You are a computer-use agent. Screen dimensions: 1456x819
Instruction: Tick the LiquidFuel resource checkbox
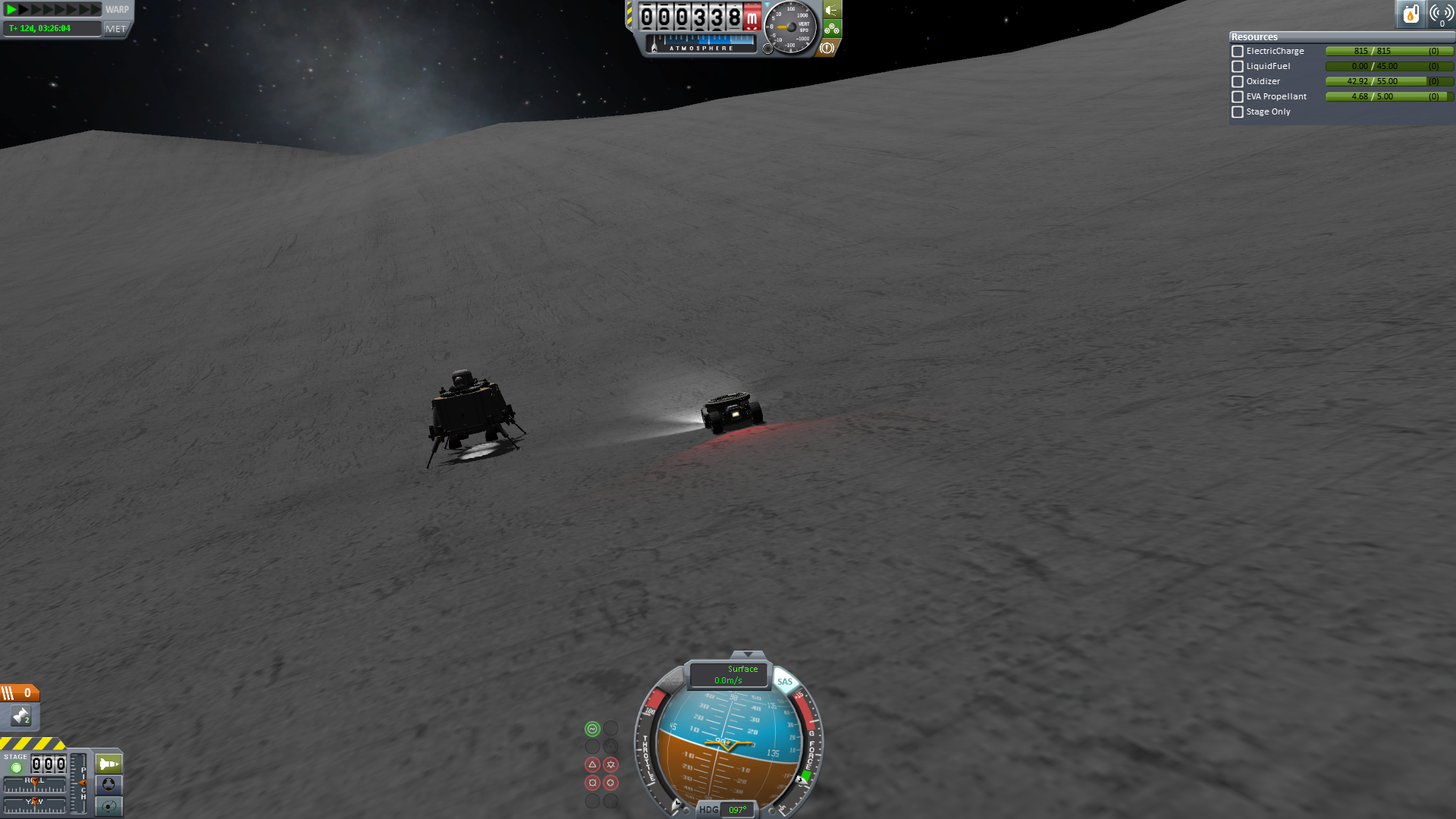click(x=1238, y=67)
